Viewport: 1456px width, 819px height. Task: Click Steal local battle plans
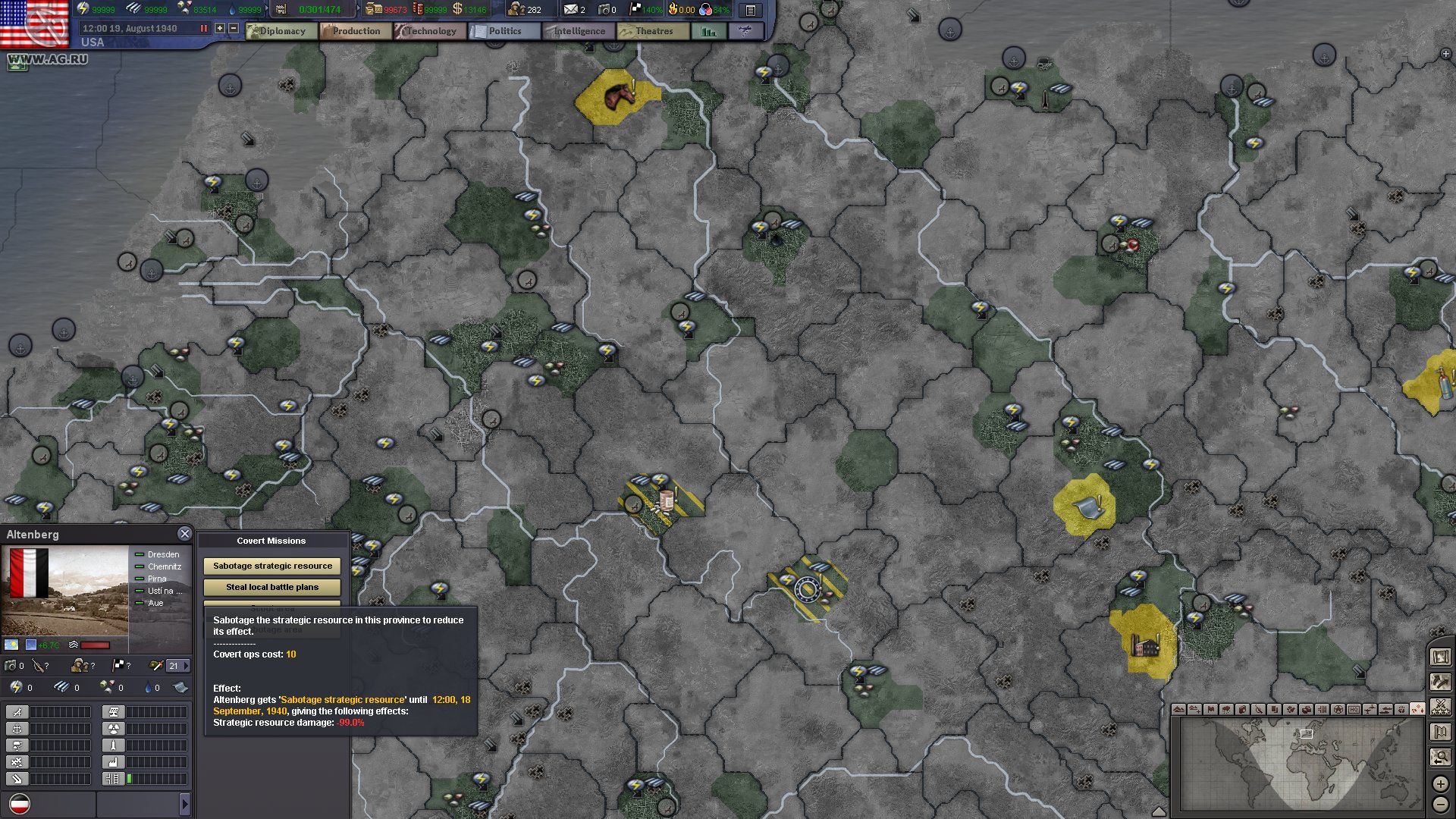click(x=271, y=586)
